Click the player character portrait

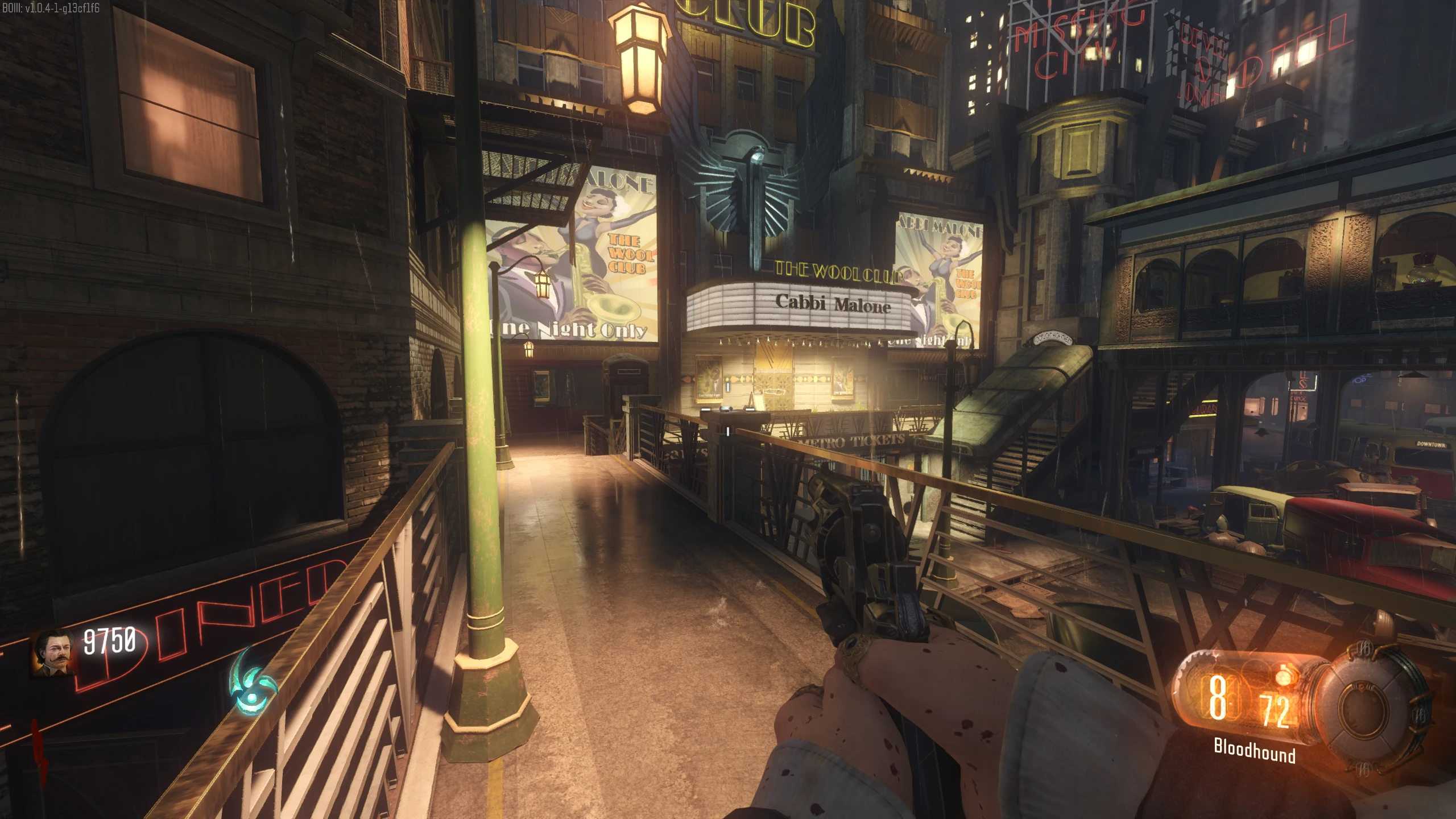click(x=53, y=653)
